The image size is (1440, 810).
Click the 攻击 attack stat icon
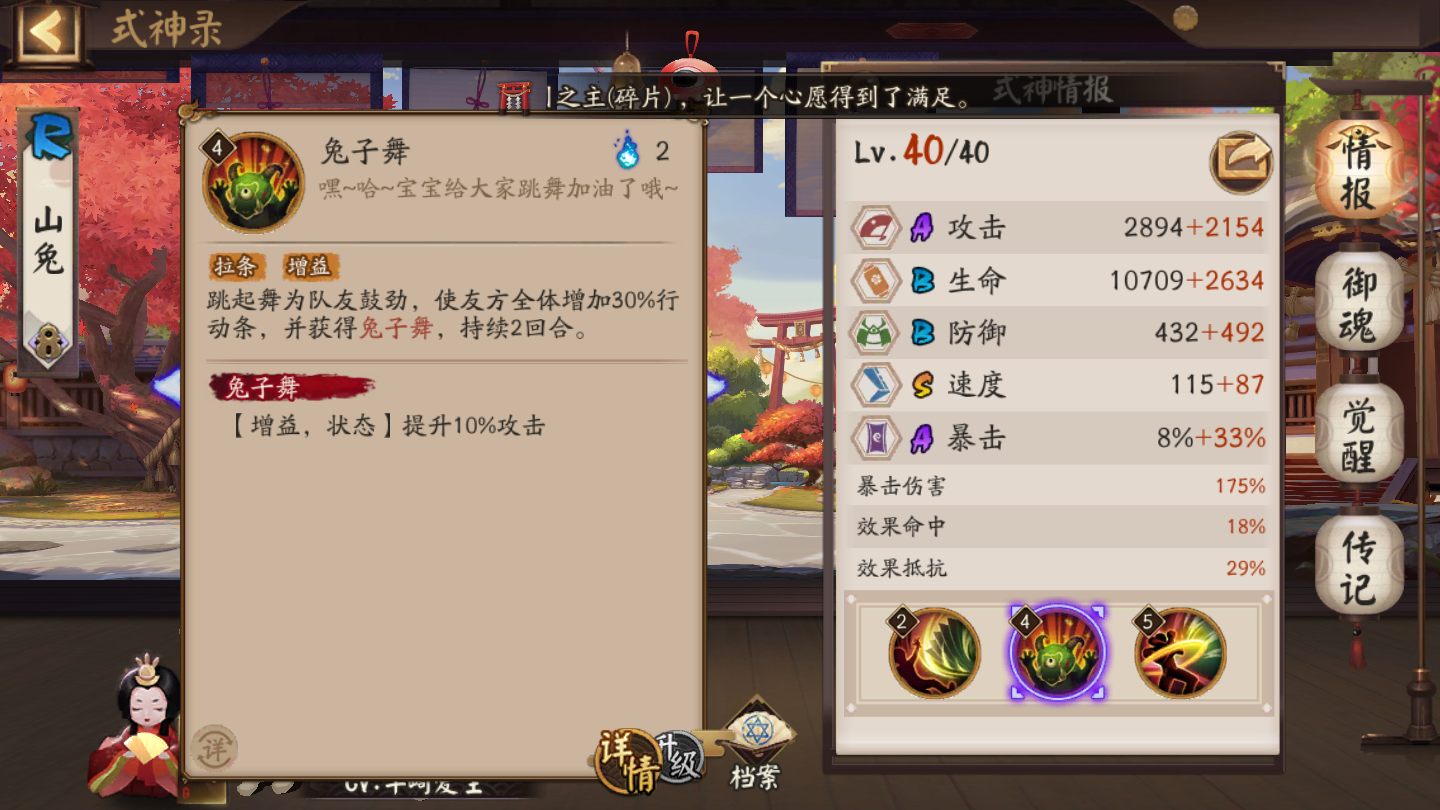tap(875, 227)
